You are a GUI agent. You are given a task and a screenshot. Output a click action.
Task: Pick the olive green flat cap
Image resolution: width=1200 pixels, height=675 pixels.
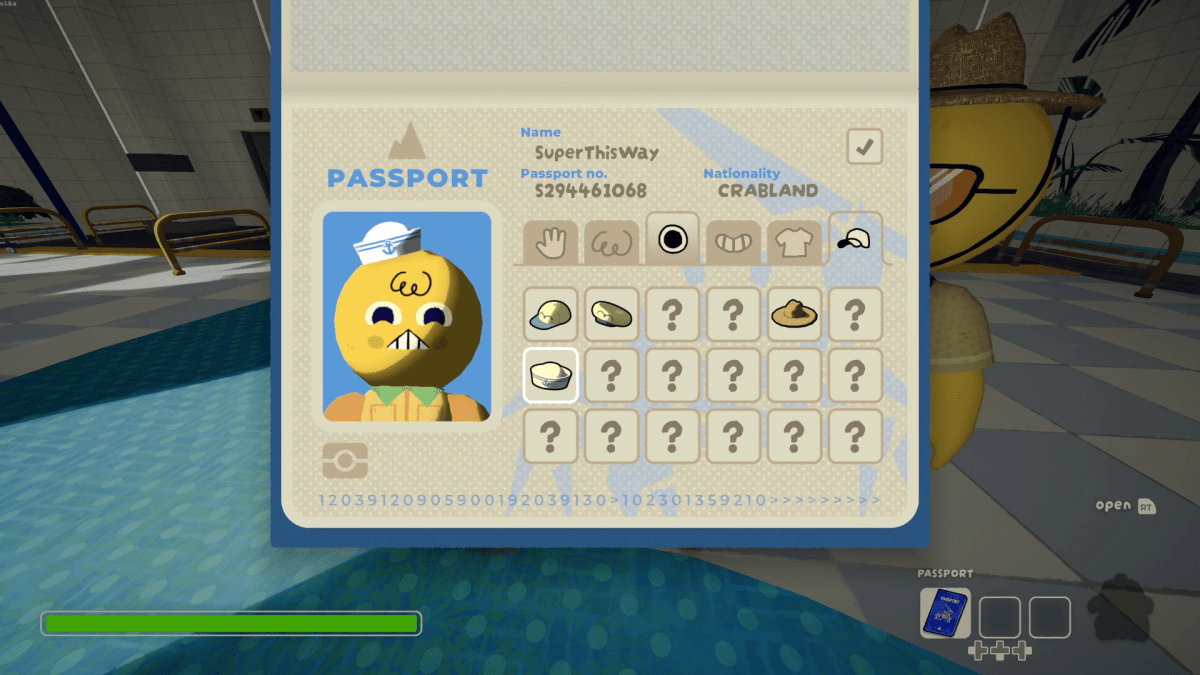611,314
